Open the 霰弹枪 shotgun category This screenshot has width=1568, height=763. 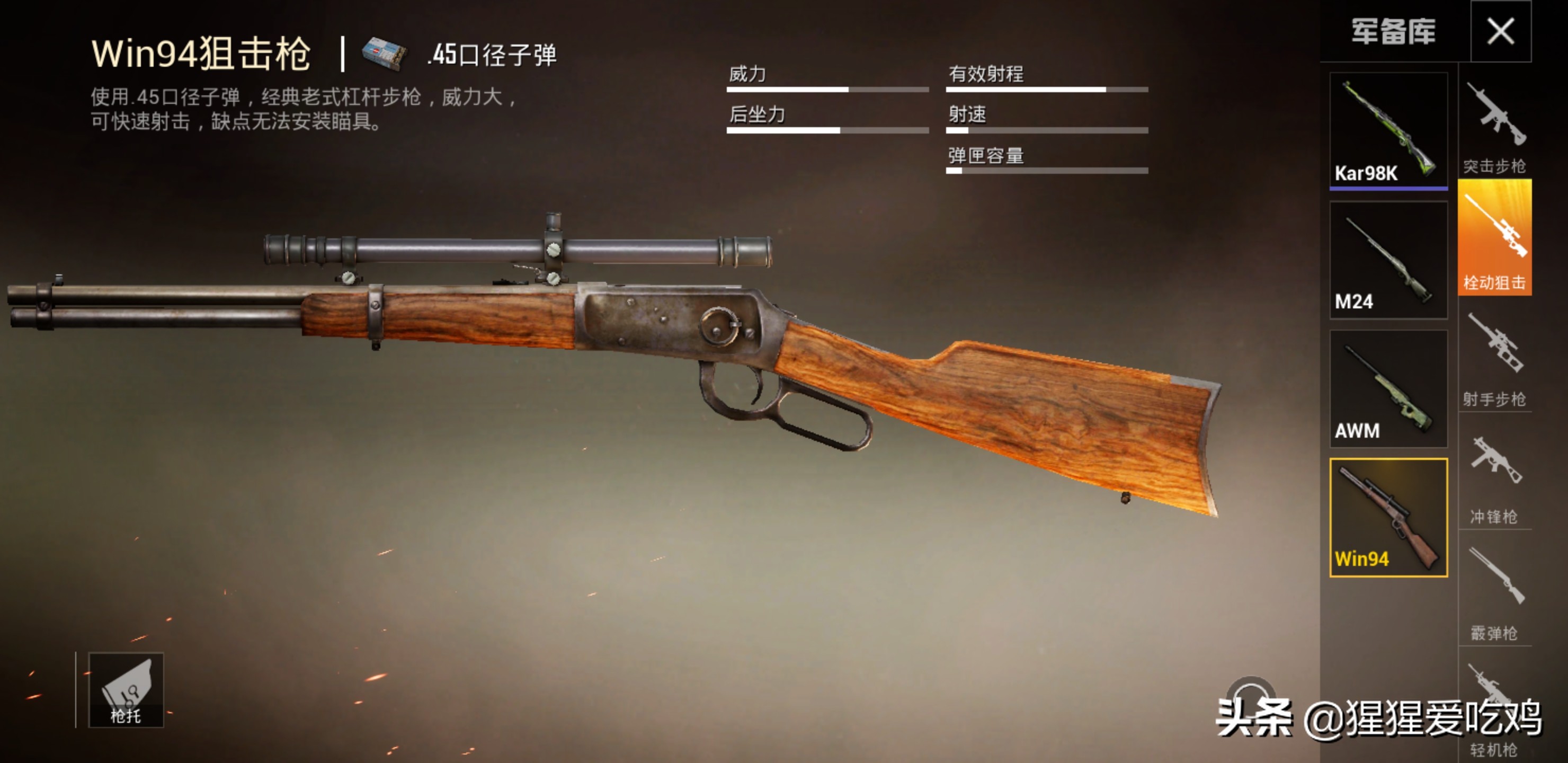[x=1495, y=591]
